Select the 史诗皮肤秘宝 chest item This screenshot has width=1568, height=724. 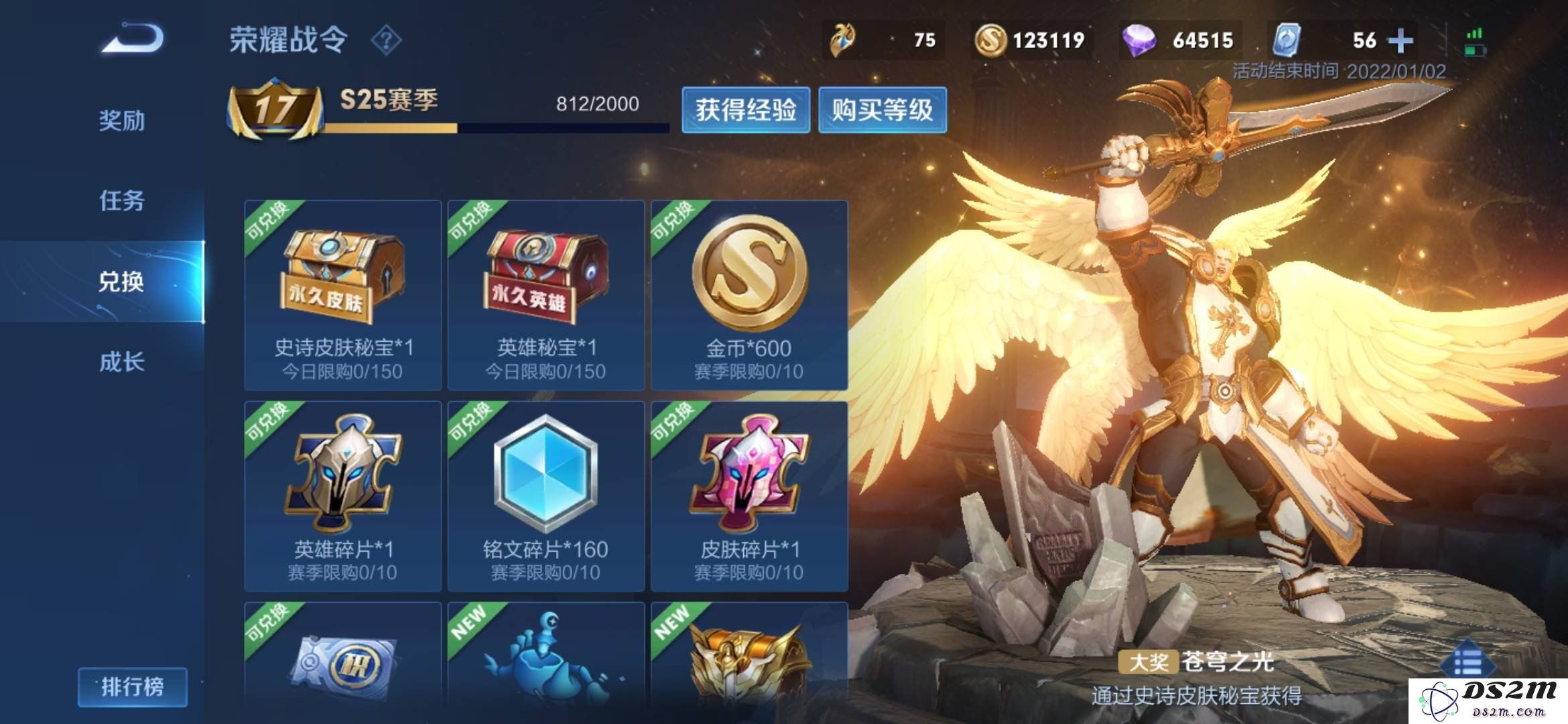(343, 295)
